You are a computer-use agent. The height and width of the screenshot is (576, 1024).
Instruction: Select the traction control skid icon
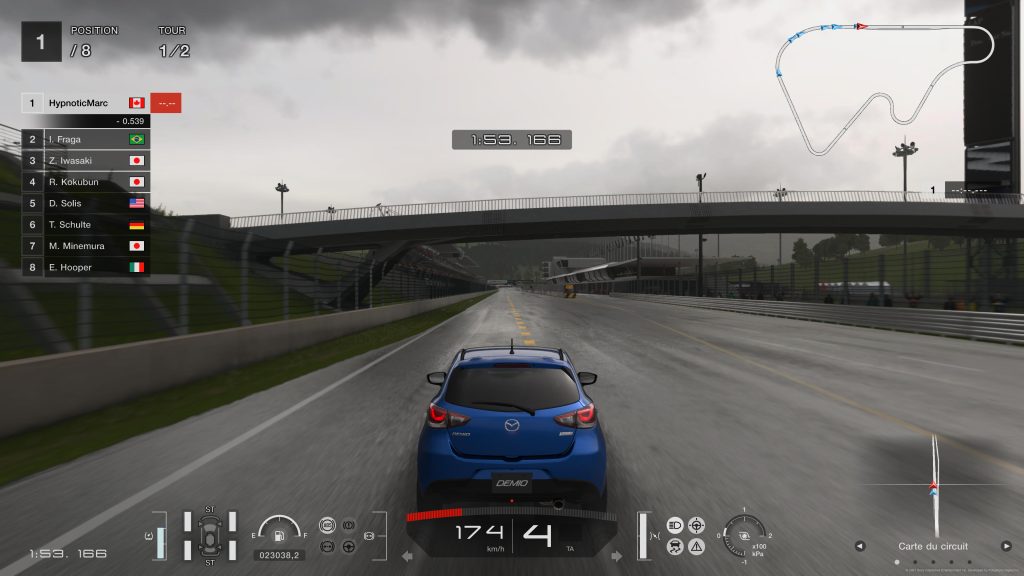675,546
